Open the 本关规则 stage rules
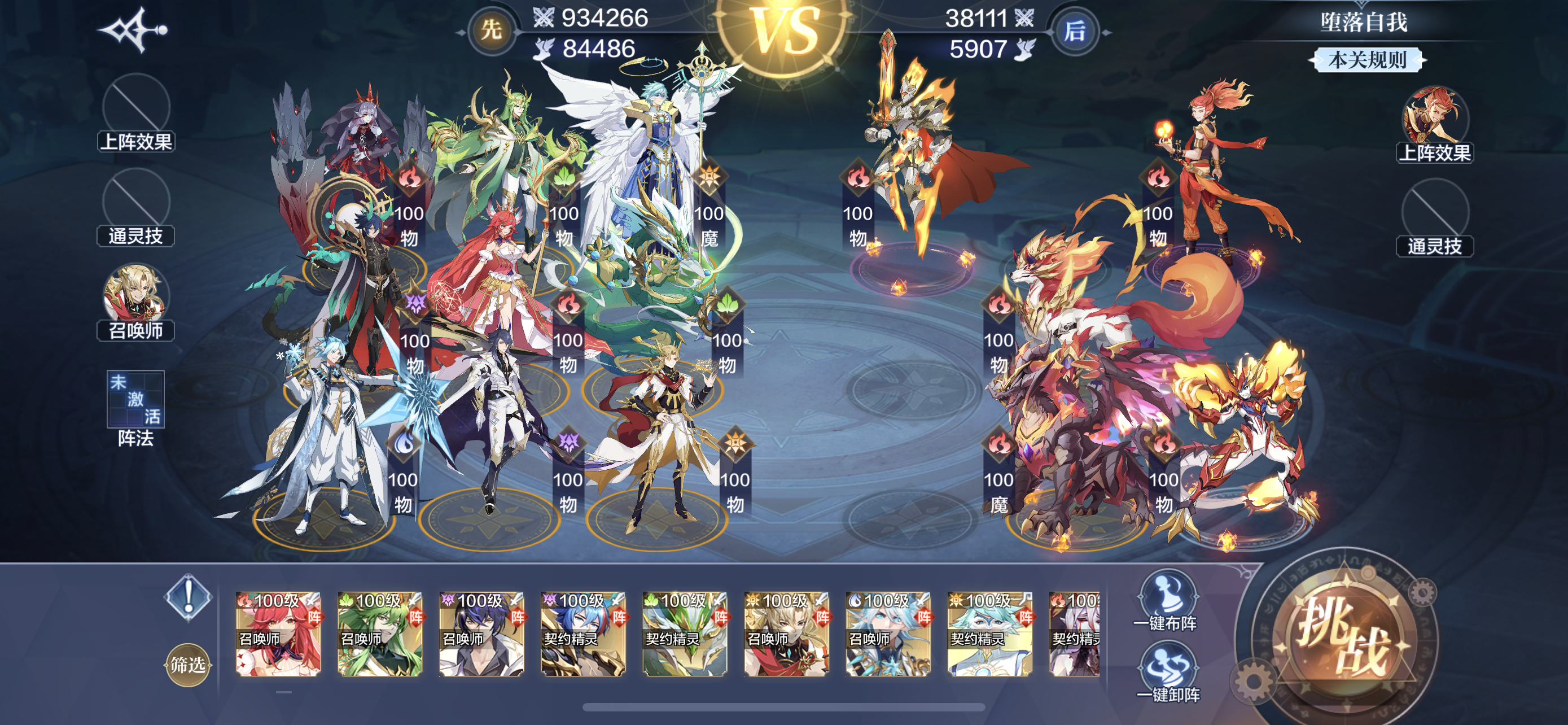 click(1366, 60)
